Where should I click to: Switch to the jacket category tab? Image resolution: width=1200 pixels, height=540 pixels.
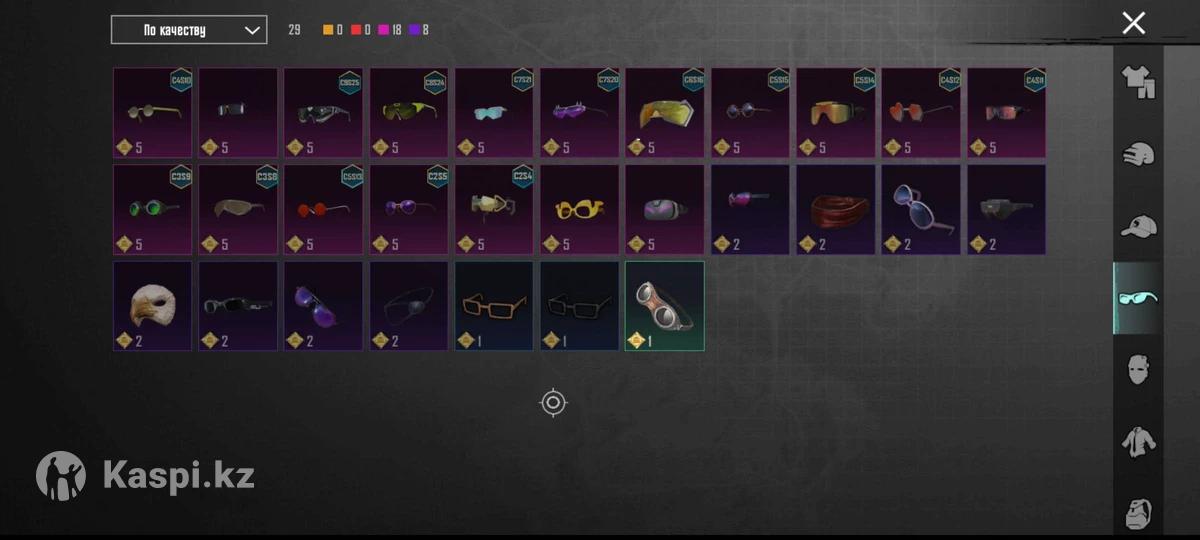click(x=1137, y=441)
